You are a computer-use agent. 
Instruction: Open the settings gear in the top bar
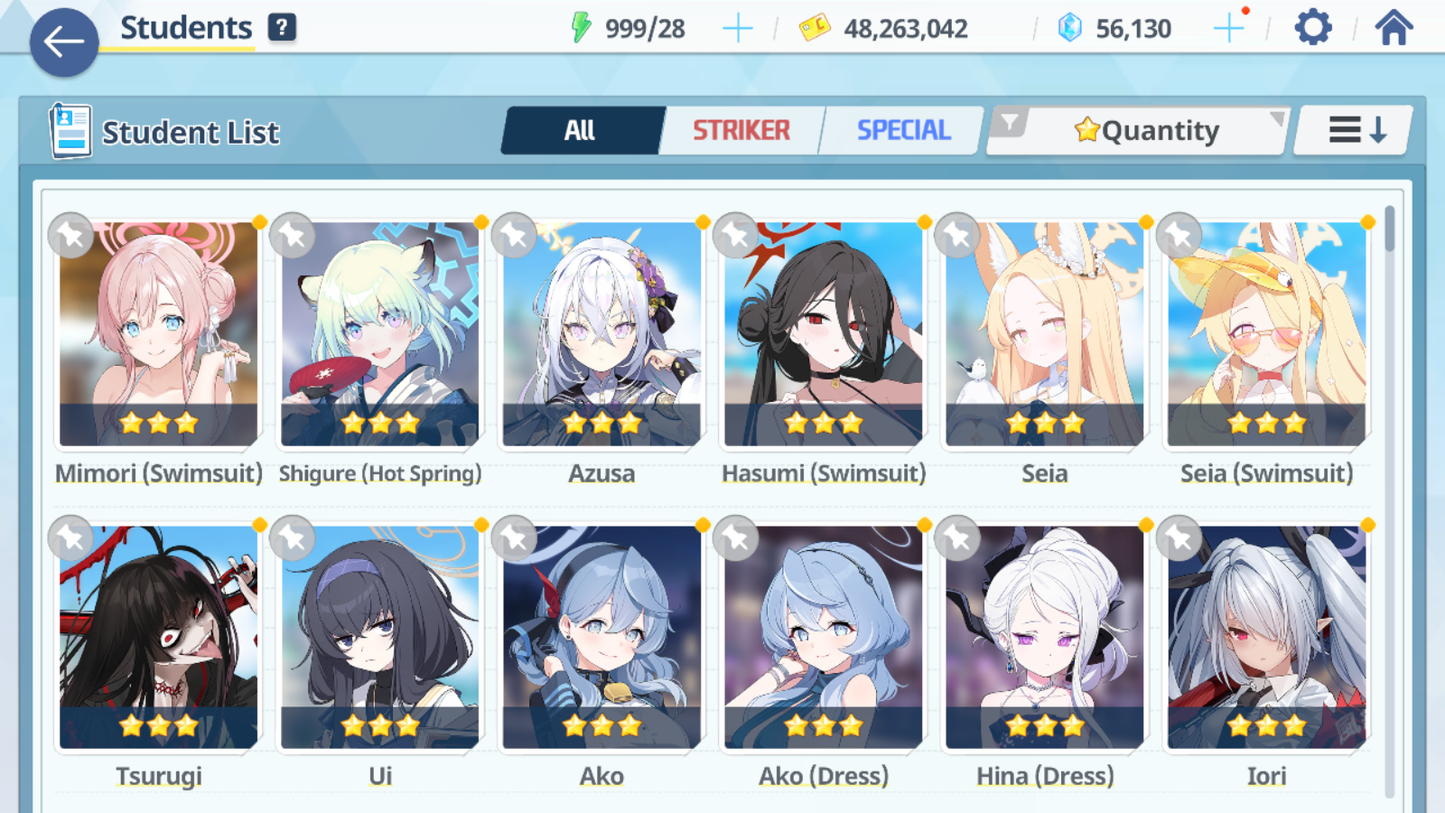coord(1313,27)
